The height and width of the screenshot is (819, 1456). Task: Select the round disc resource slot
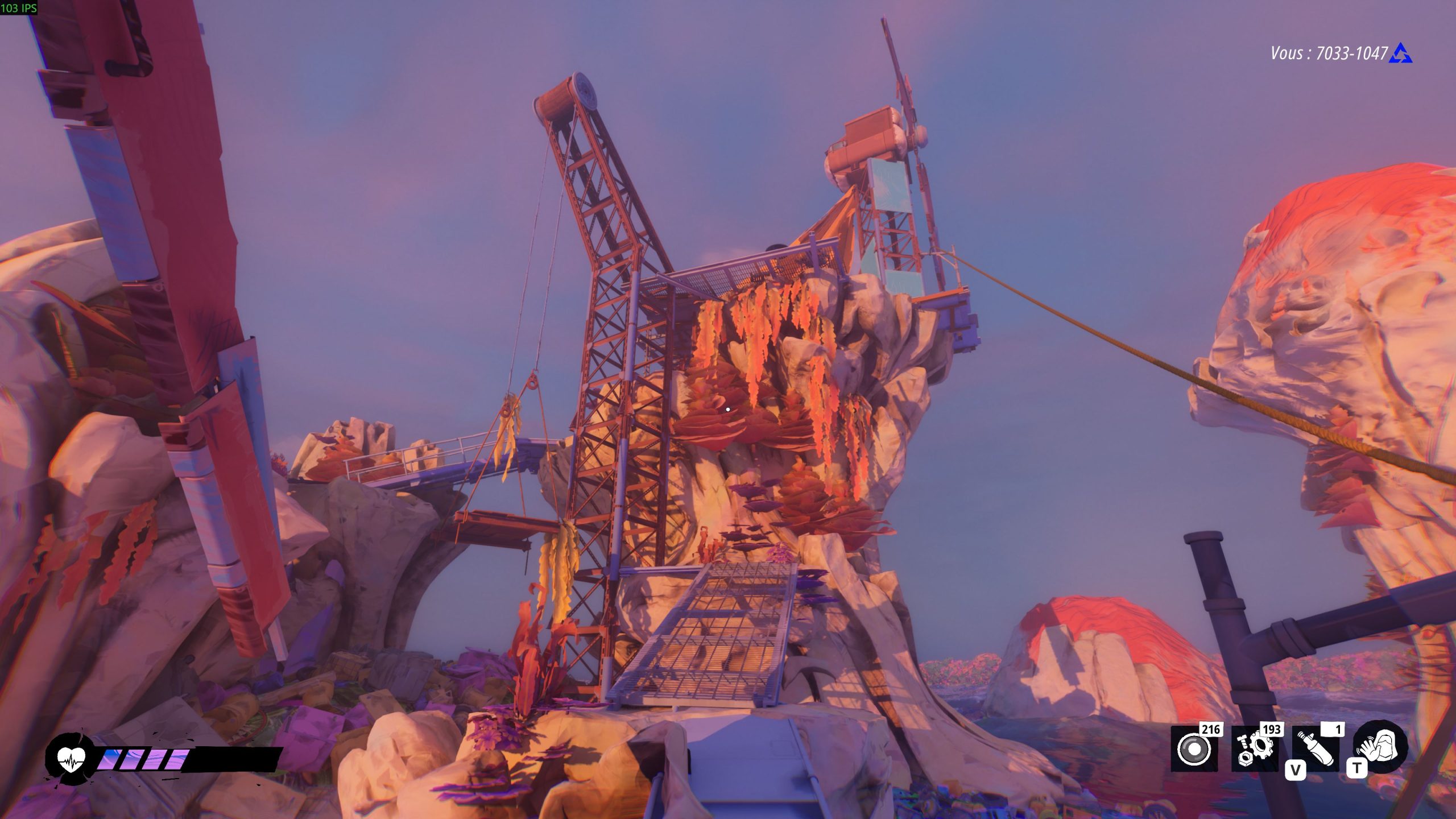(x=1194, y=750)
